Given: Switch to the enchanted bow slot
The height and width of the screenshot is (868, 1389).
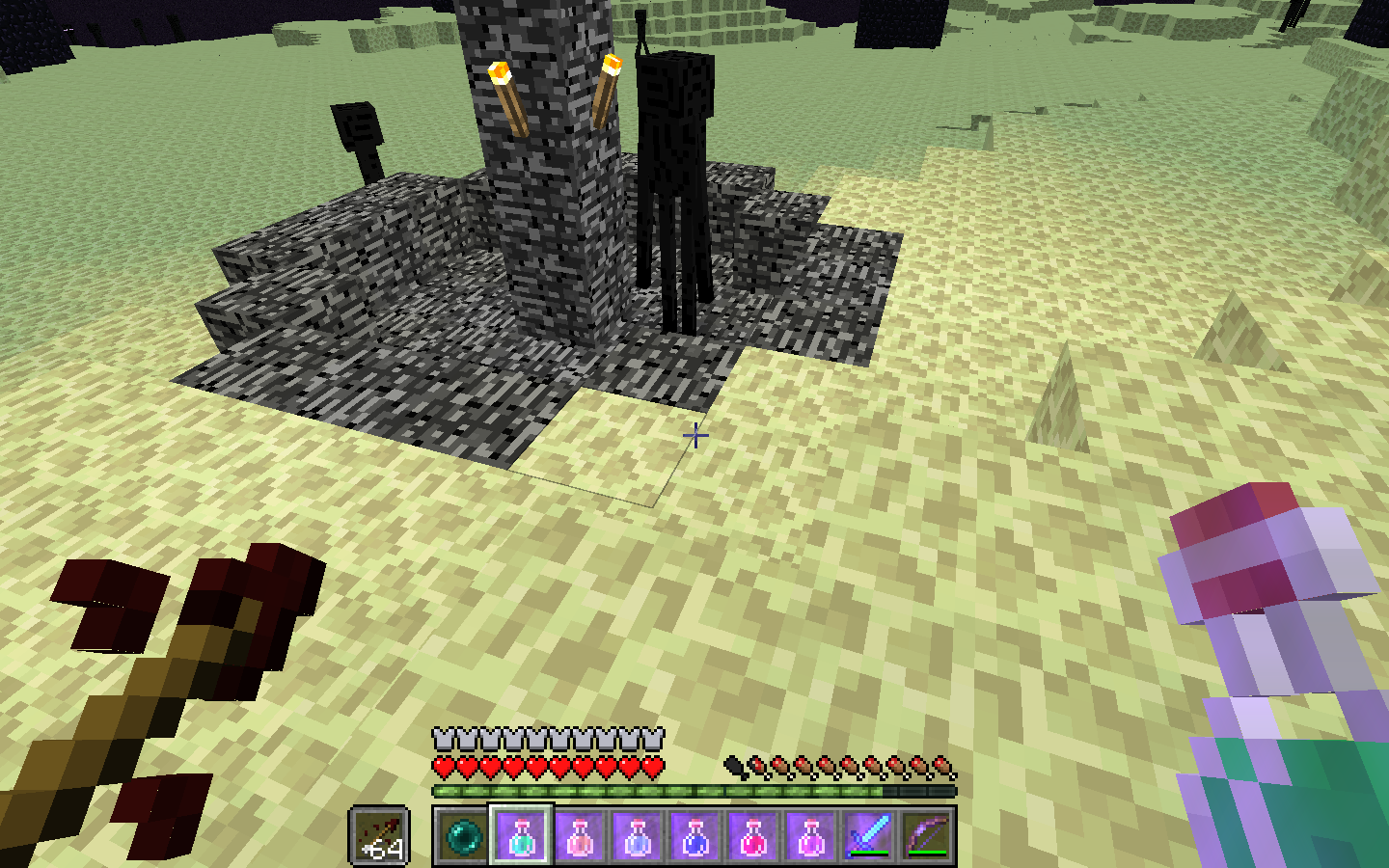Looking at the screenshot, I should coord(926,835).
